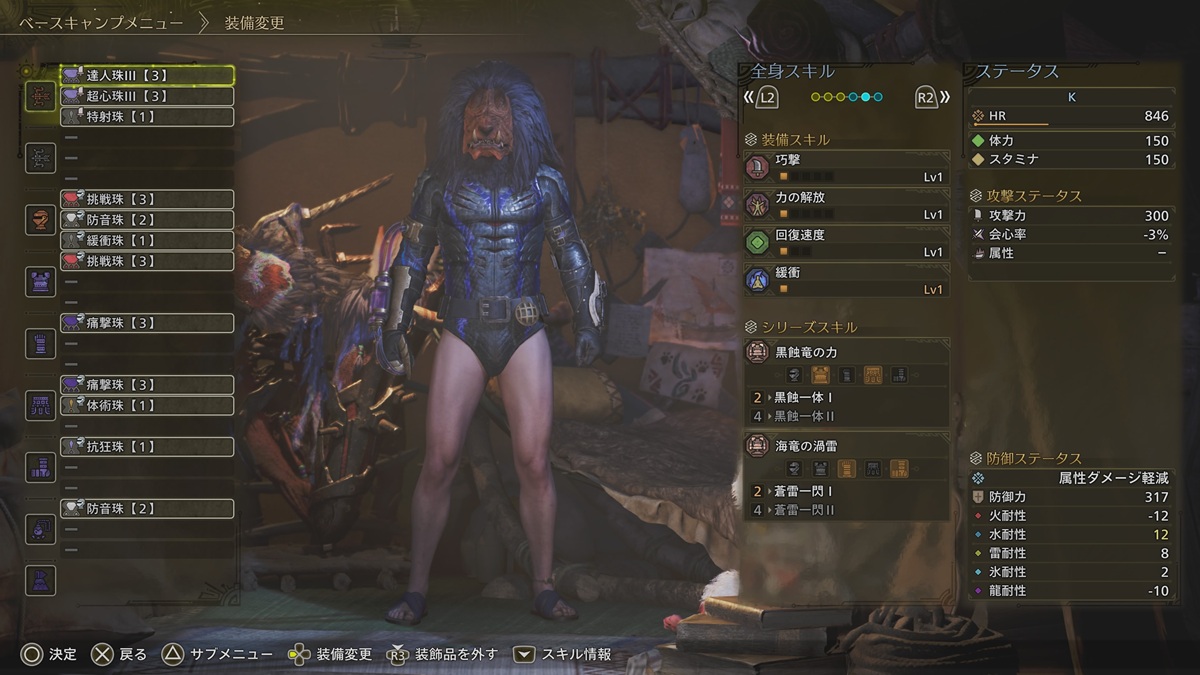View the 緩衝 skill entry
Viewport: 1200px width, 675px height.
tap(846, 280)
